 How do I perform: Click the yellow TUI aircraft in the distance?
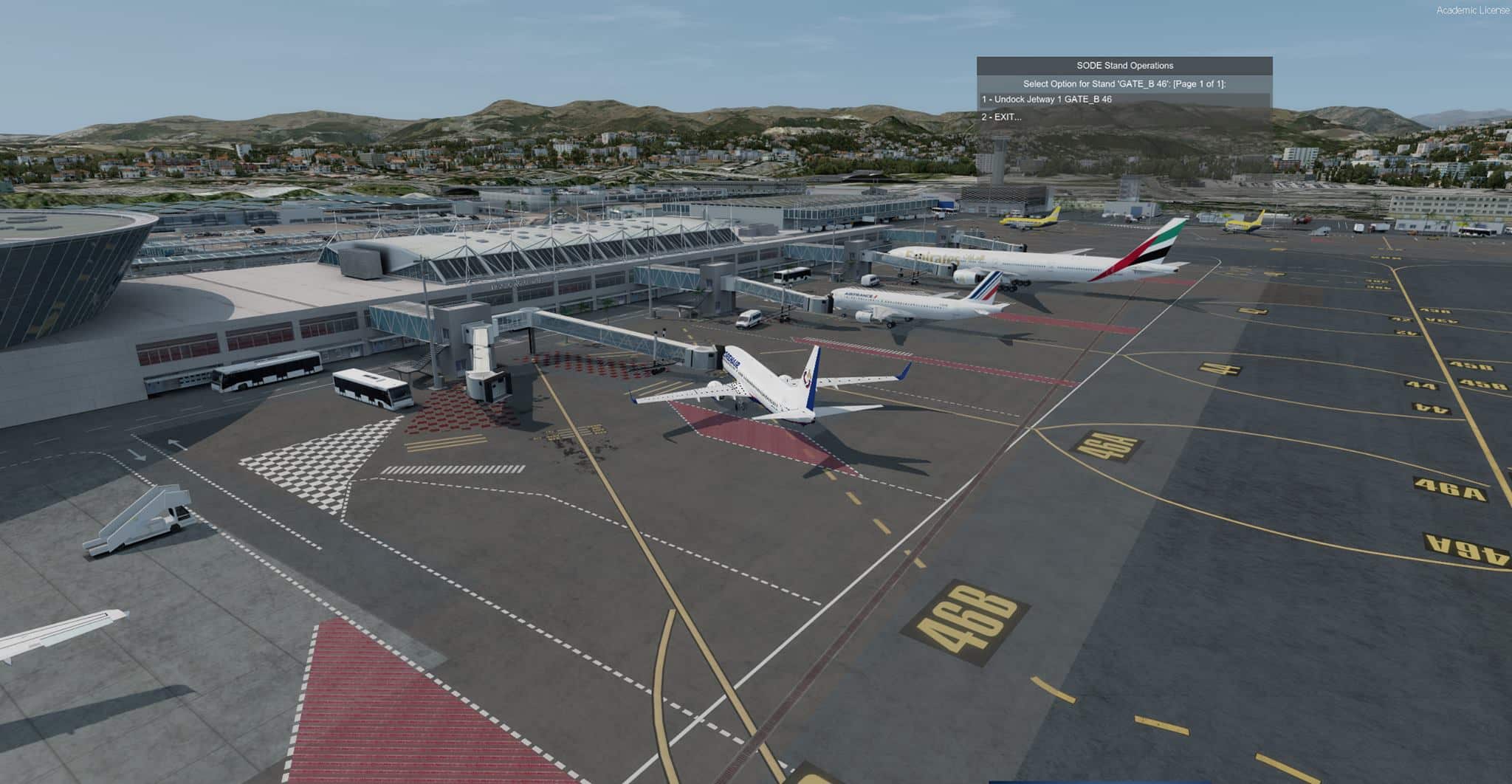click(x=1034, y=218)
